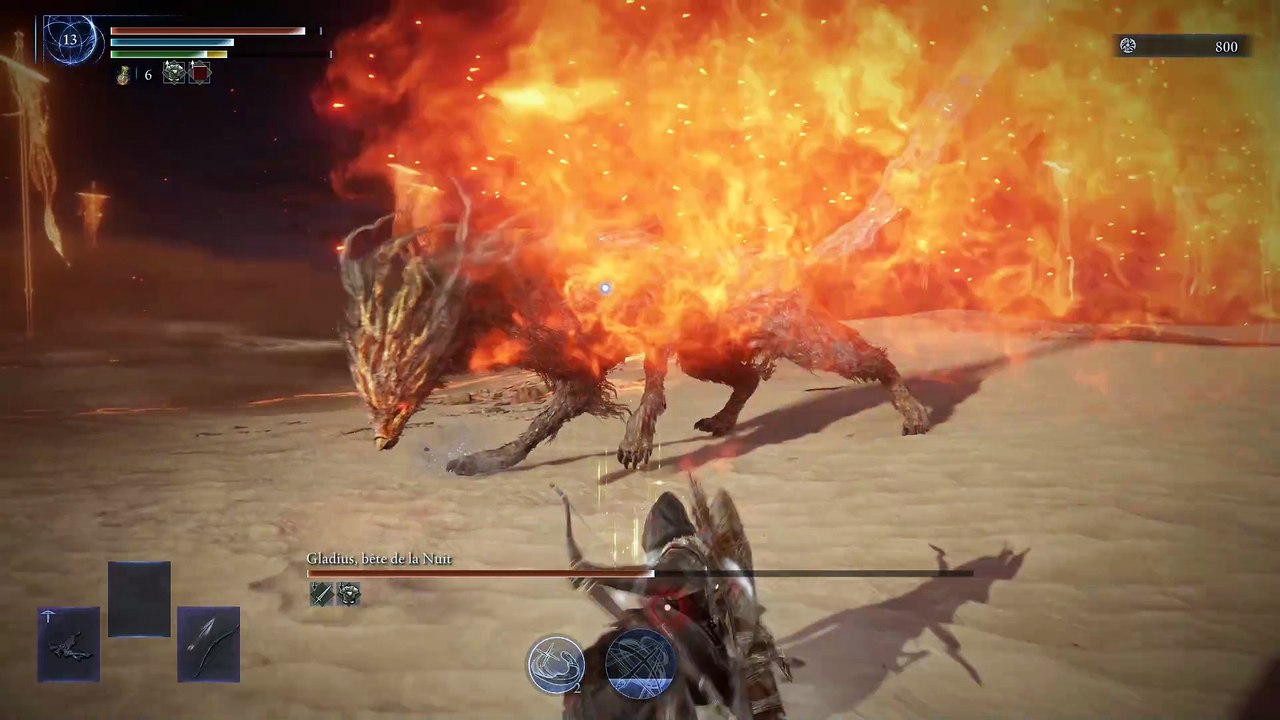Select the bow weapon slot
Image resolution: width=1280 pixels, height=720 pixels.
(x=209, y=644)
